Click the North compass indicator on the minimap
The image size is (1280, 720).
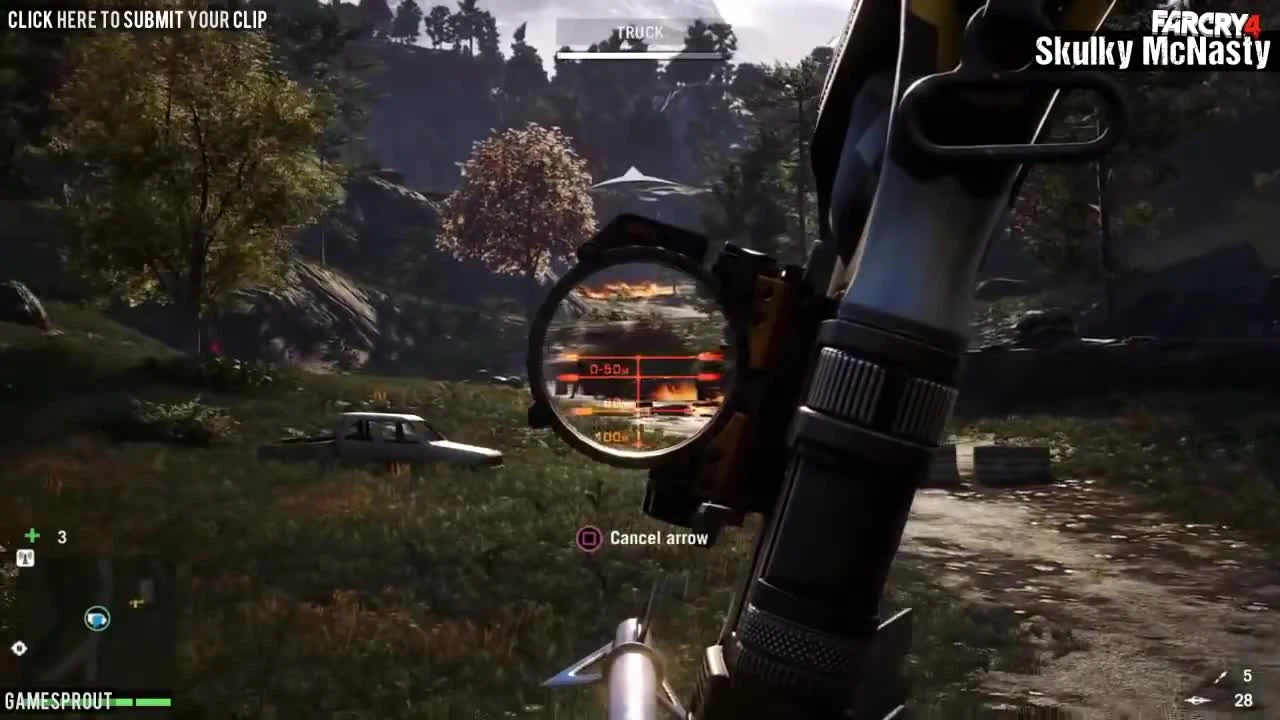[x=19, y=648]
